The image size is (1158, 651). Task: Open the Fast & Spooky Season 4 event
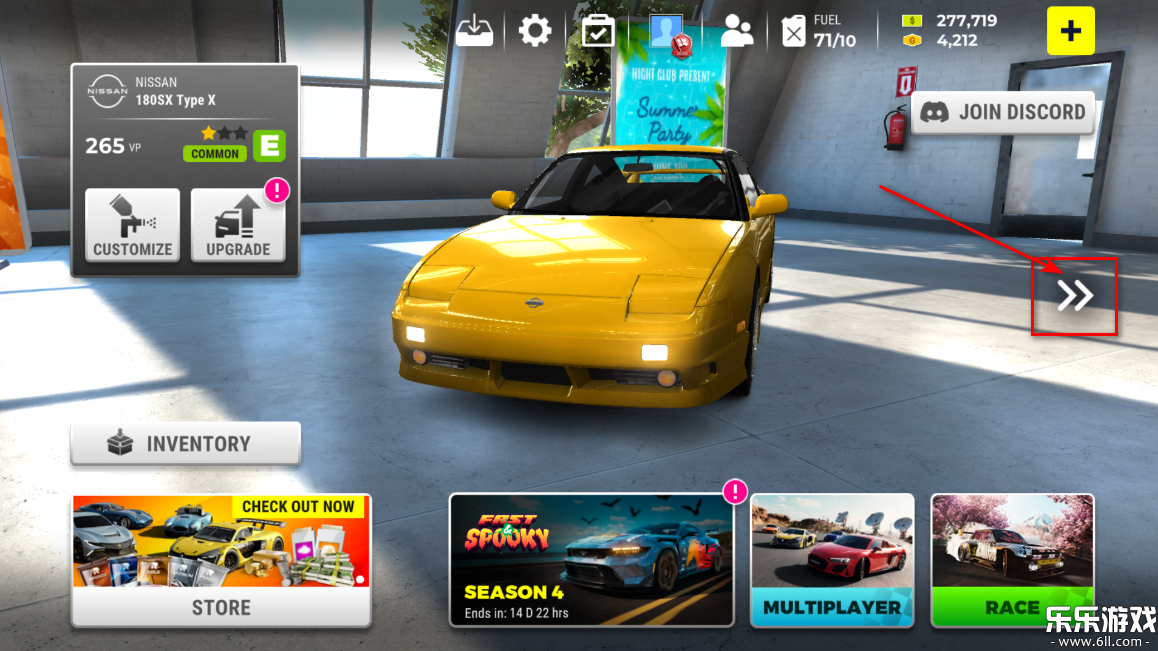pyautogui.click(x=591, y=559)
